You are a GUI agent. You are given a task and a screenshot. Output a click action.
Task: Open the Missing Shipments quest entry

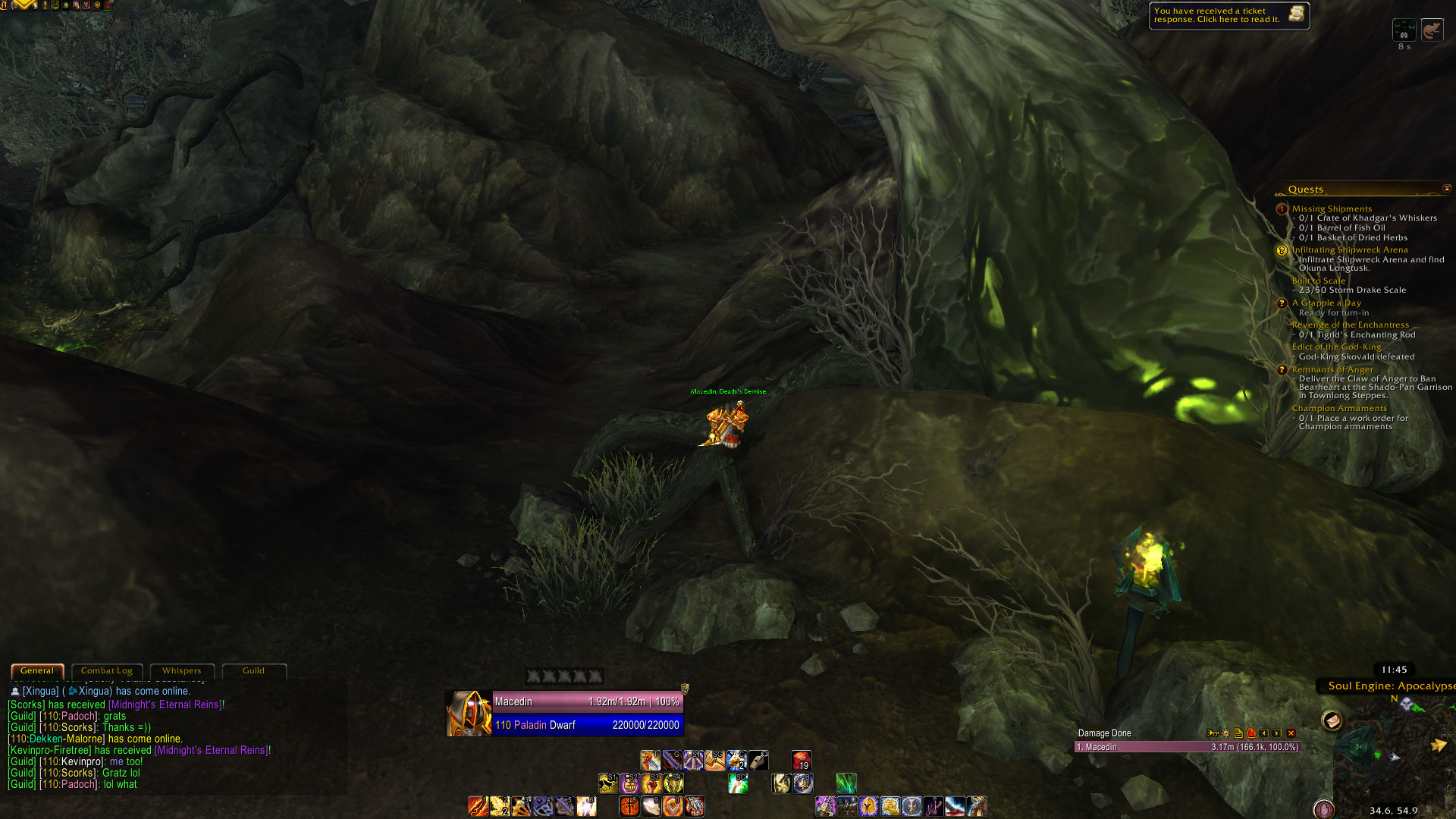click(x=1332, y=209)
